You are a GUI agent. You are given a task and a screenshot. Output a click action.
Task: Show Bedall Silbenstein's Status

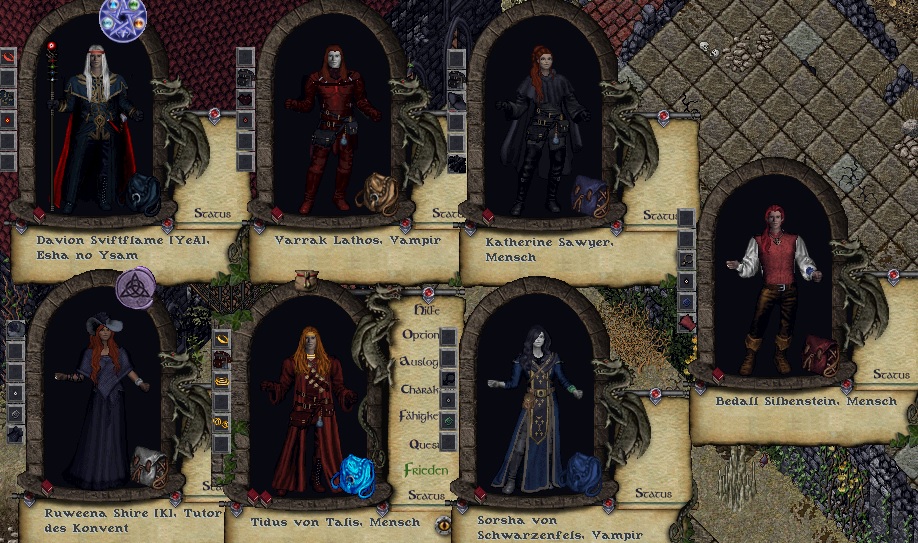coord(890,375)
